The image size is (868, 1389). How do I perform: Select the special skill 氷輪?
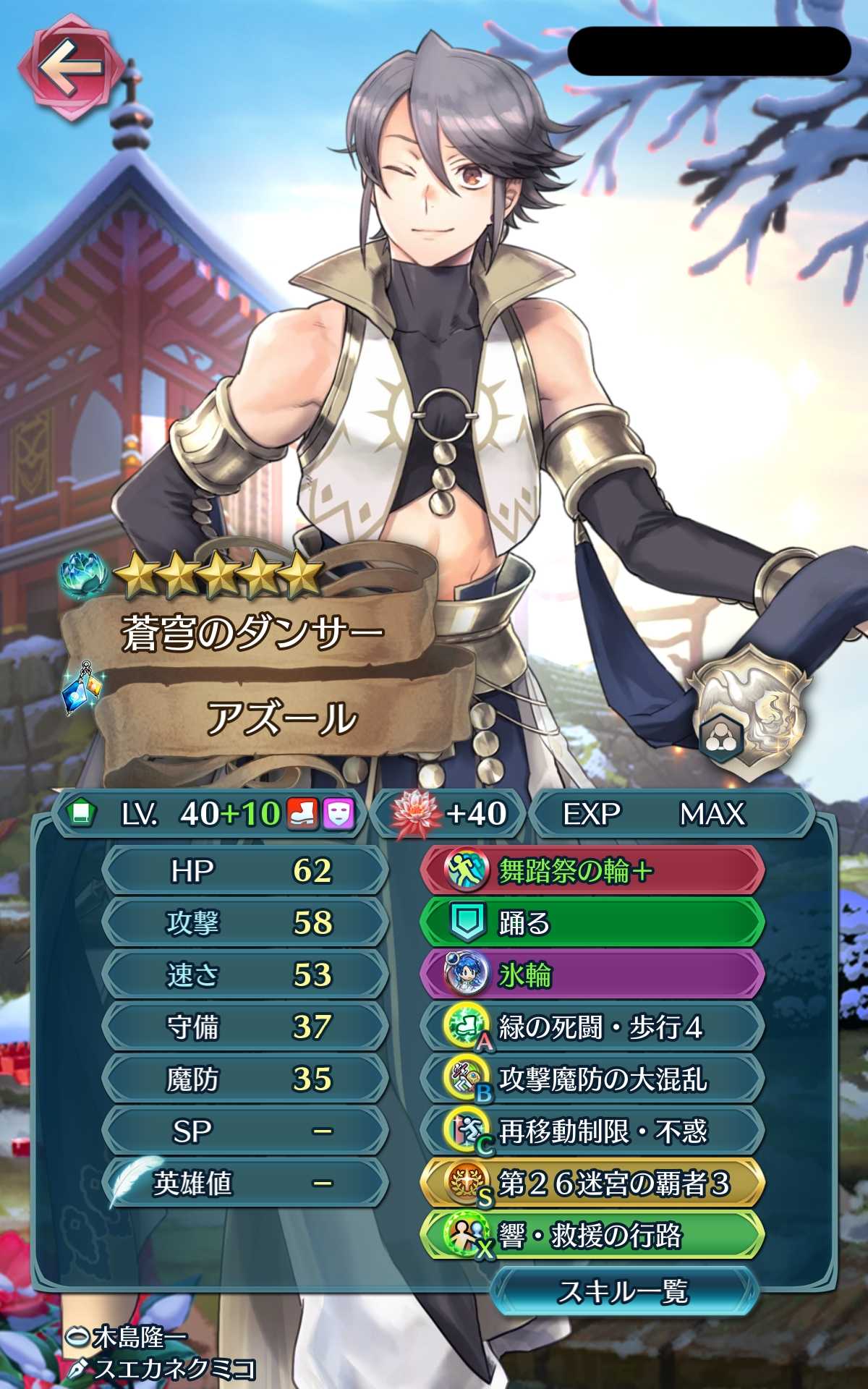click(592, 975)
